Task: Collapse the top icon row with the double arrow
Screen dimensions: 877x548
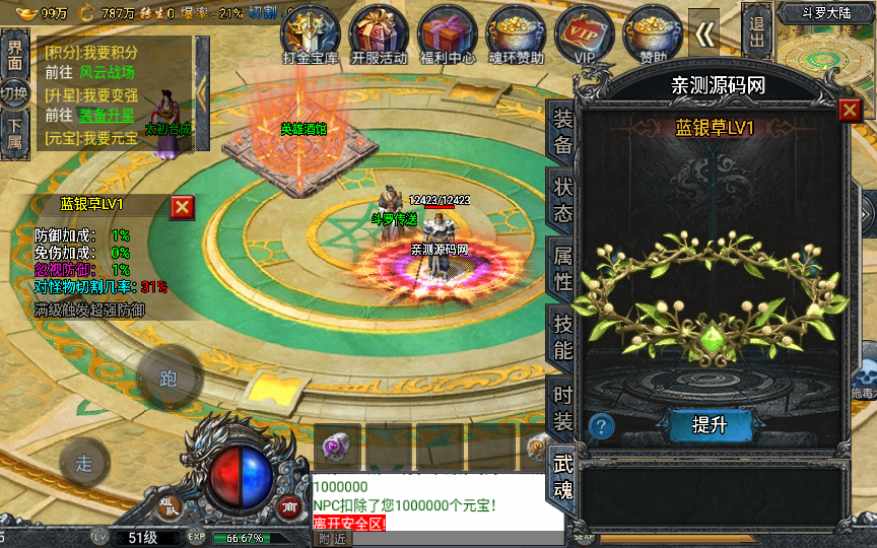Action: [x=707, y=35]
